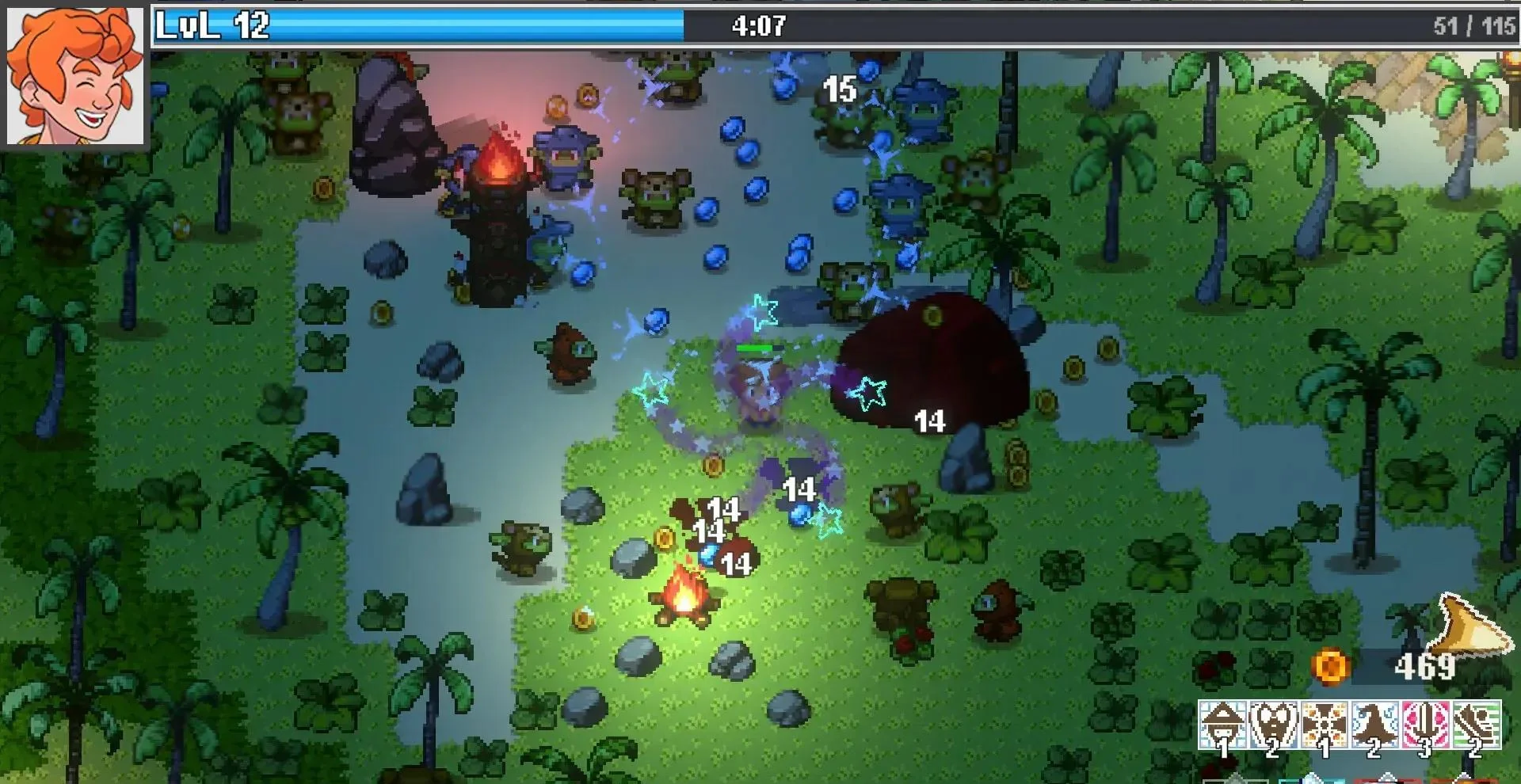This screenshot has width=1521, height=784.
Task: Click the pink sword ability marked 3
Action: (x=1428, y=722)
